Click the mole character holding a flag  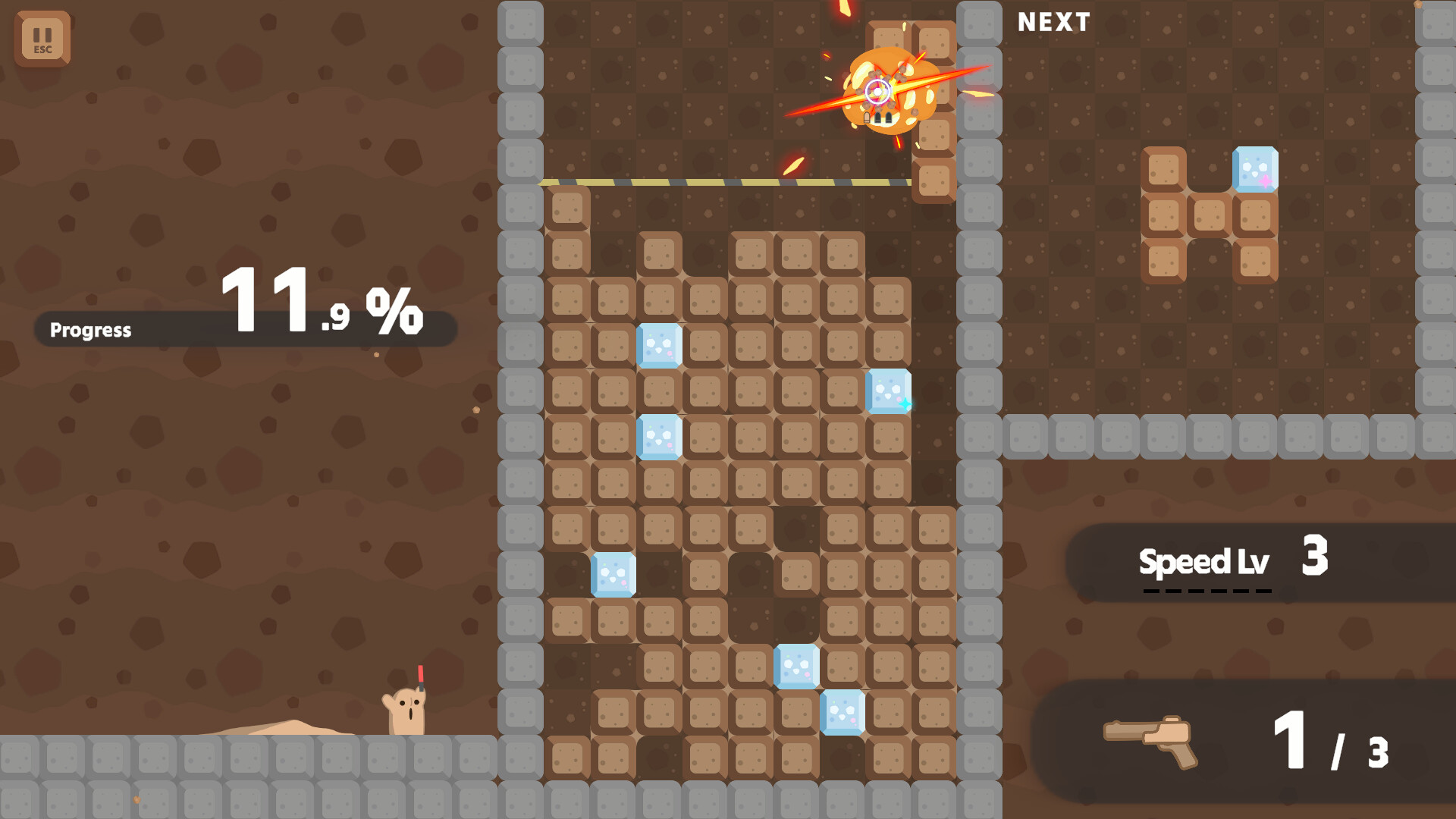point(407,709)
